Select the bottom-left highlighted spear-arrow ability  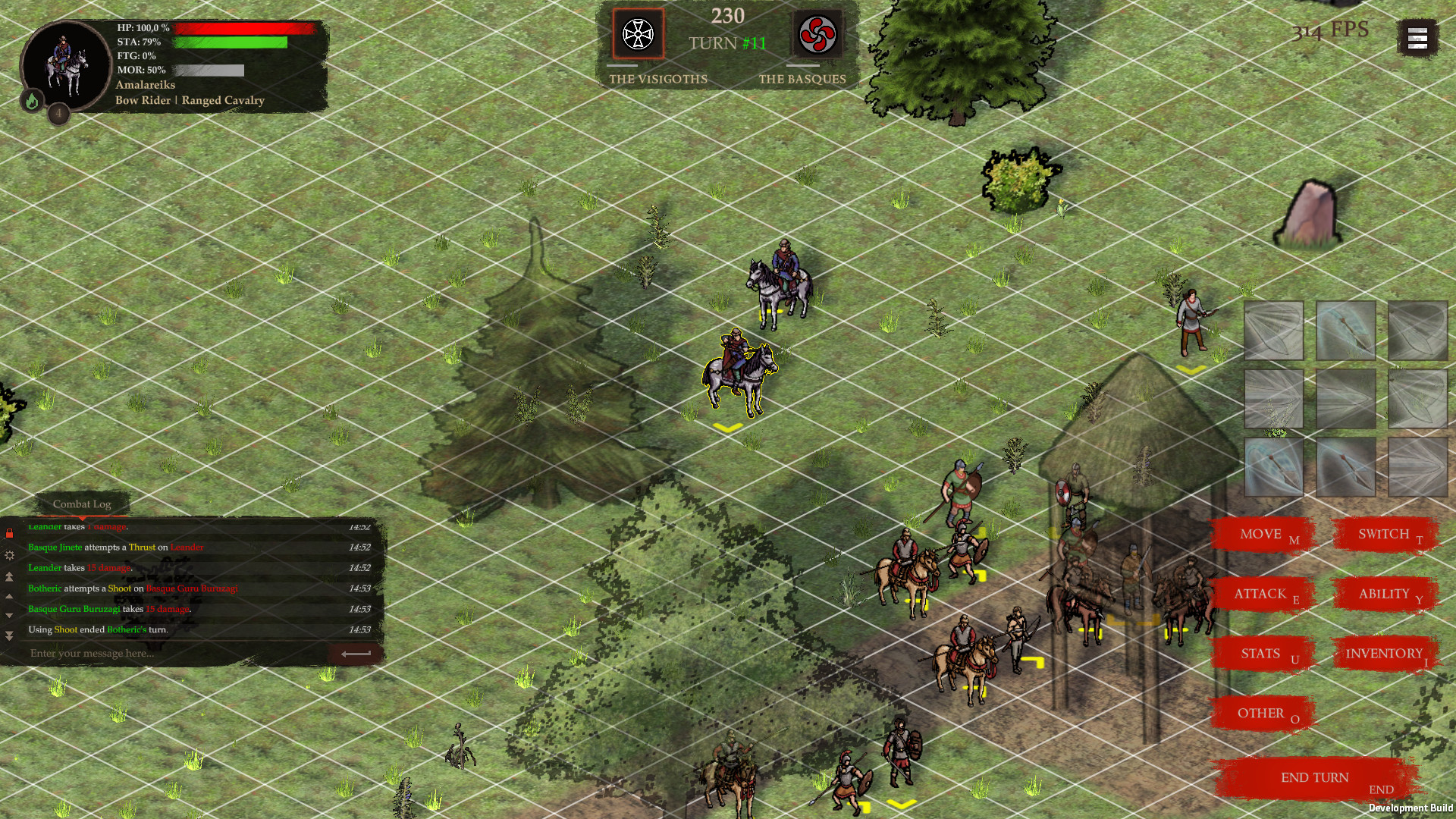[1274, 466]
